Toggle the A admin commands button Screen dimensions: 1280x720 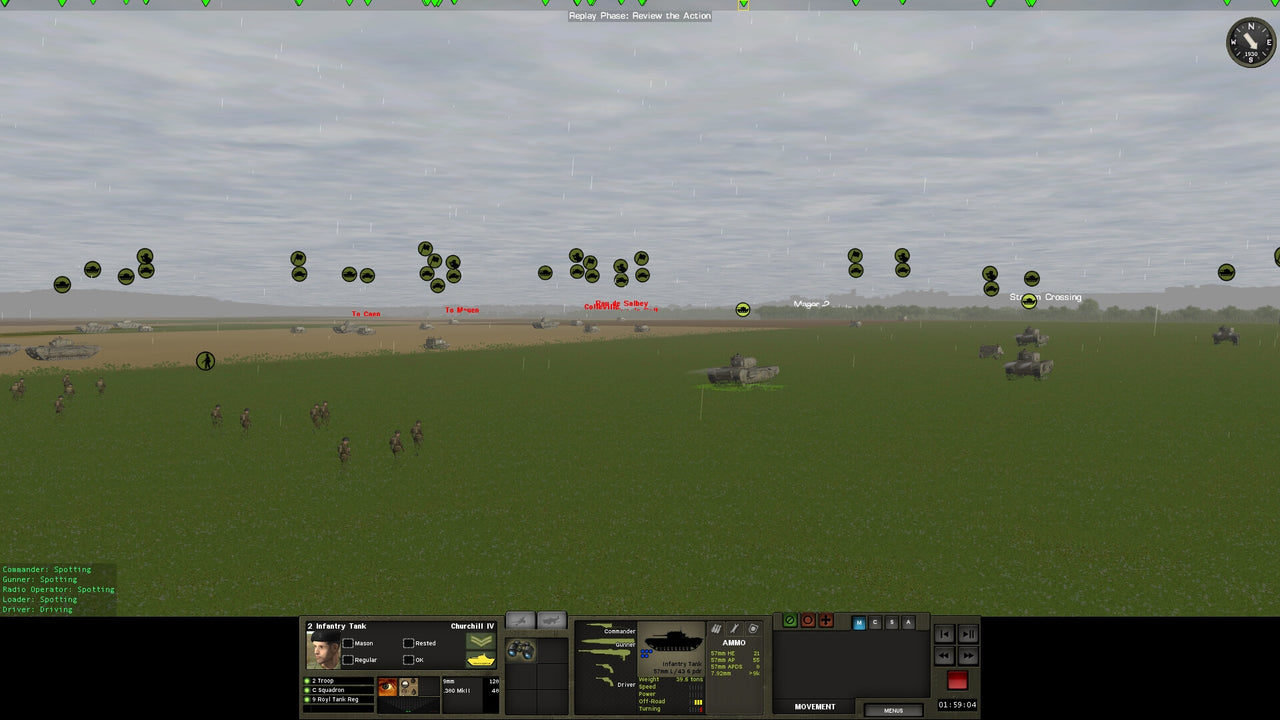click(x=908, y=621)
